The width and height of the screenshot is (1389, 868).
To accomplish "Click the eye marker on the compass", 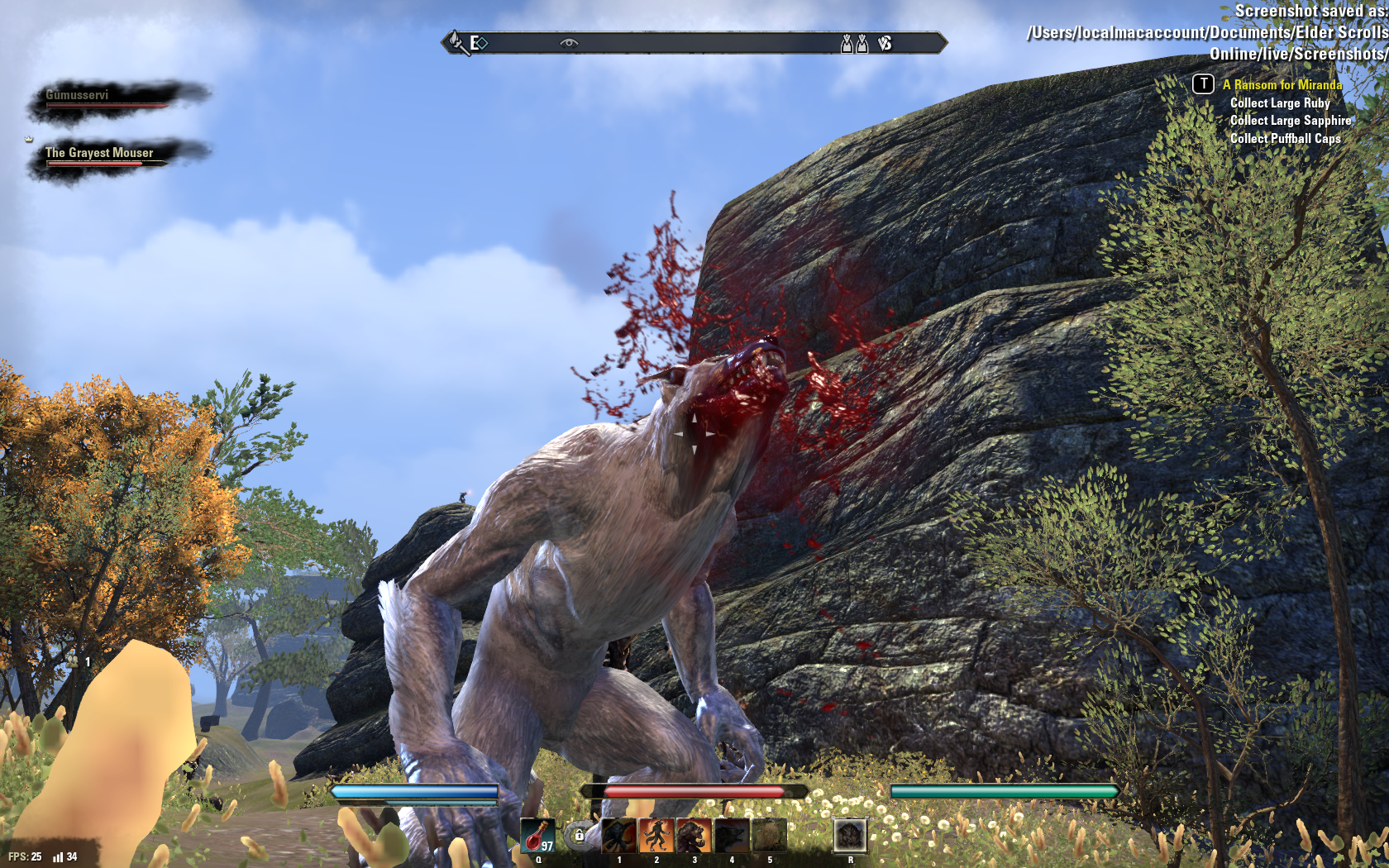I will (x=569, y=43).
